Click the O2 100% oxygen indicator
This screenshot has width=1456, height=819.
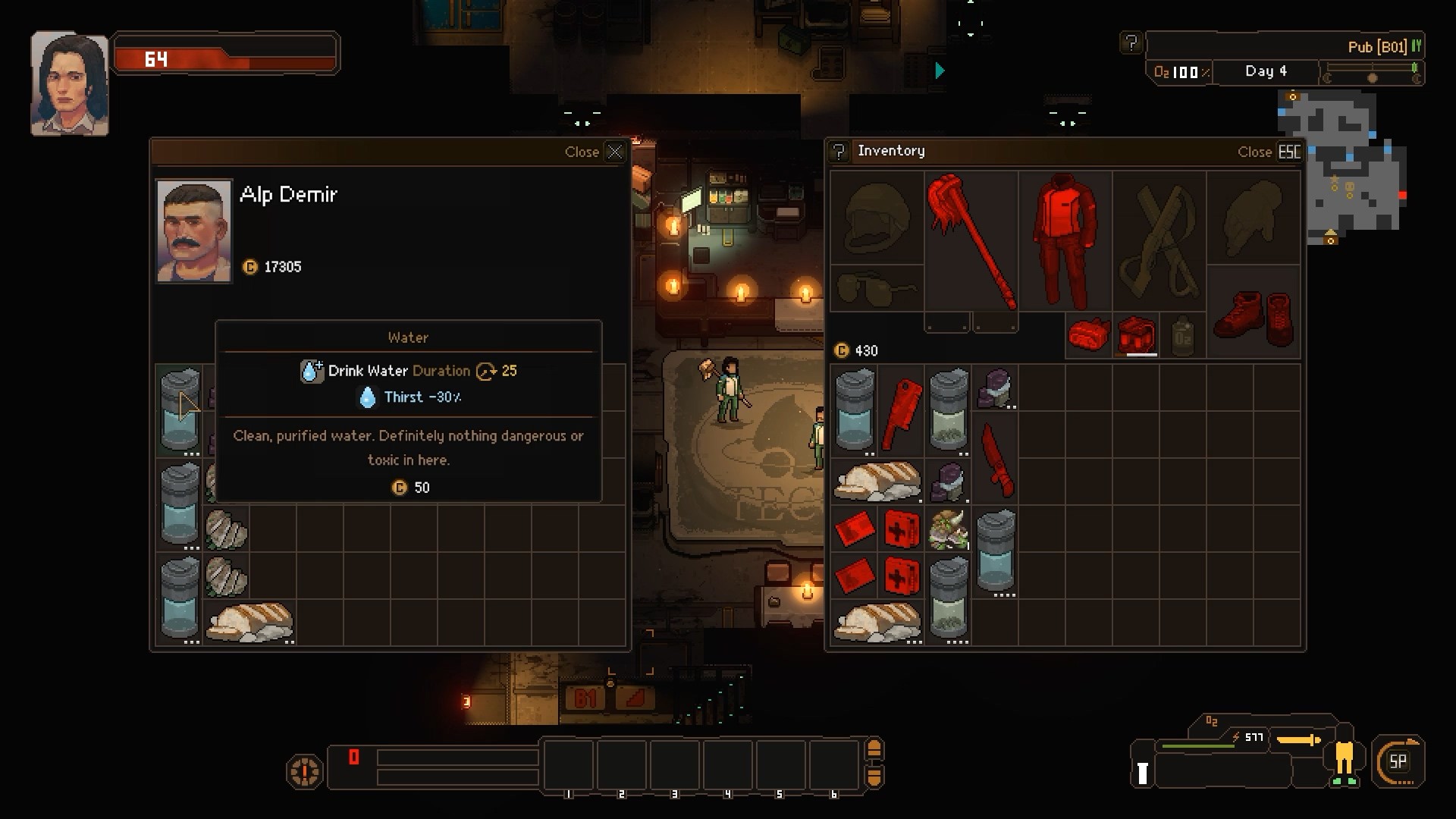[x=1178, y=72]
